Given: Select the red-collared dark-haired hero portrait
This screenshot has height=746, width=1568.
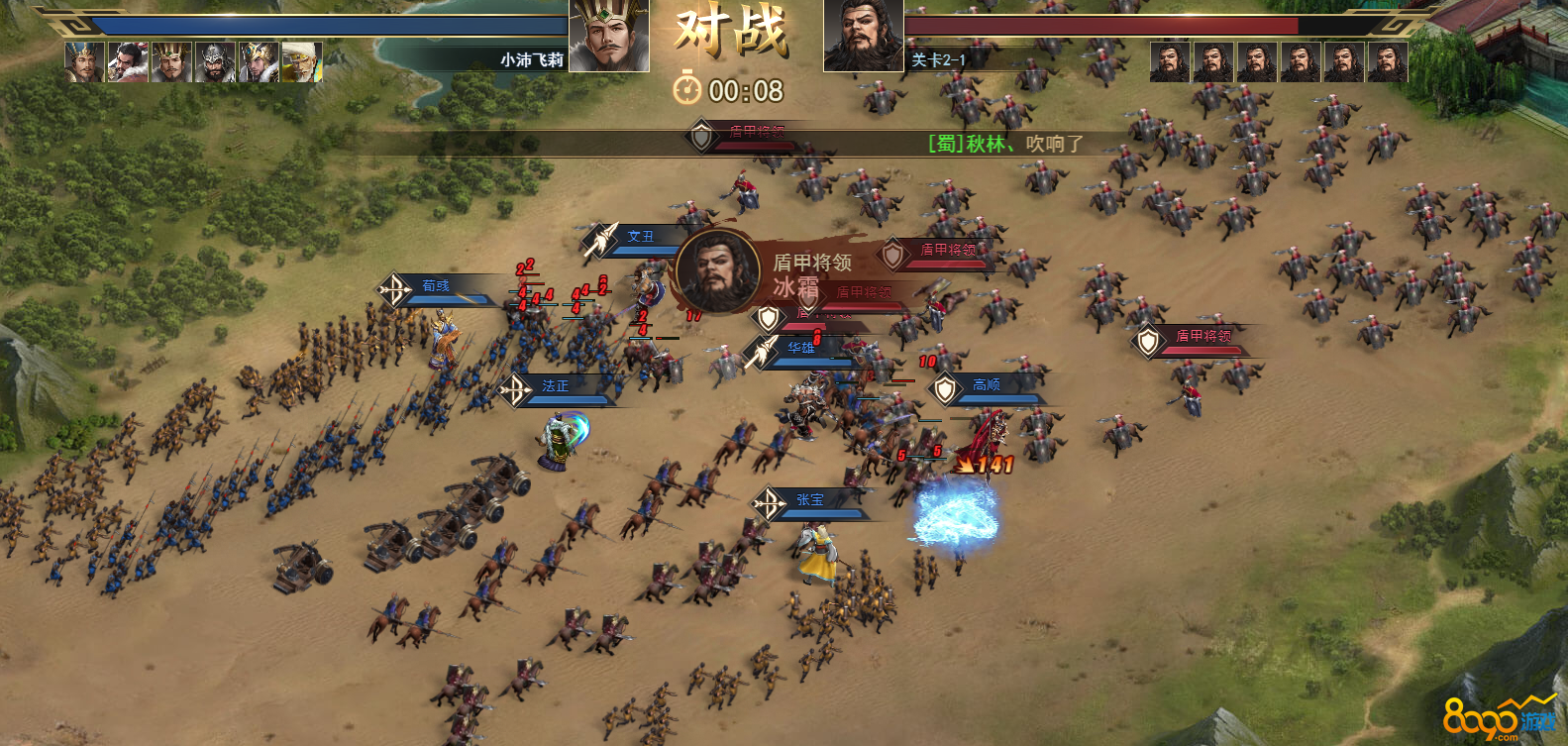Looking at the screenshot, I should point(128,62).
